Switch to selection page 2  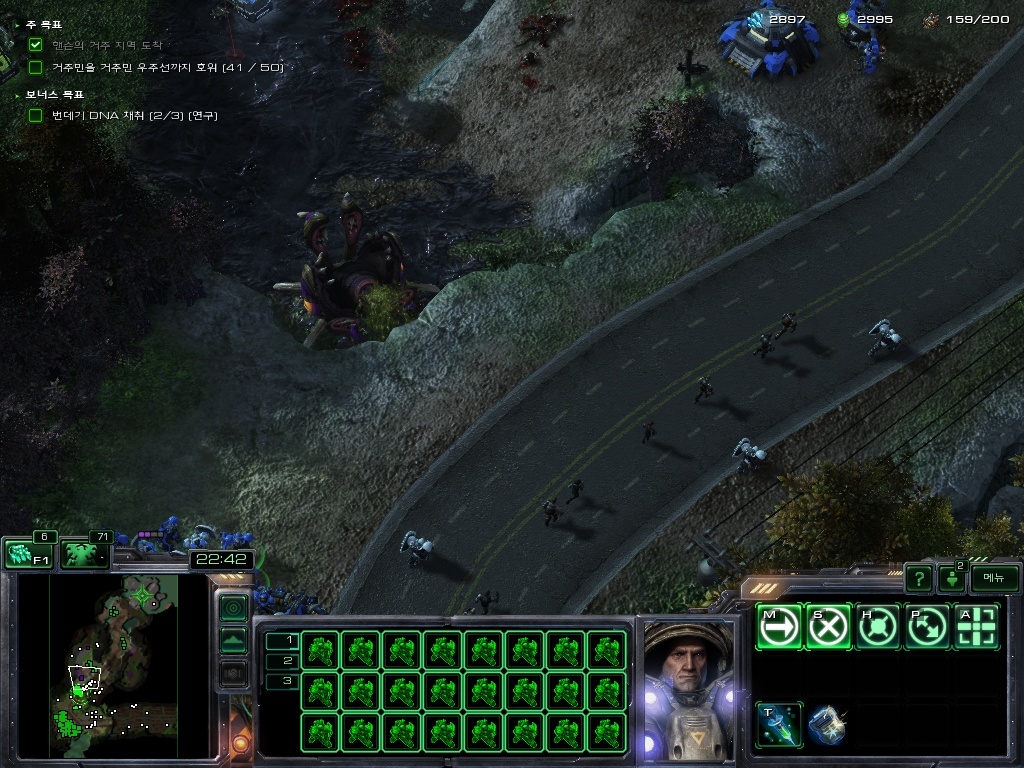283,661
